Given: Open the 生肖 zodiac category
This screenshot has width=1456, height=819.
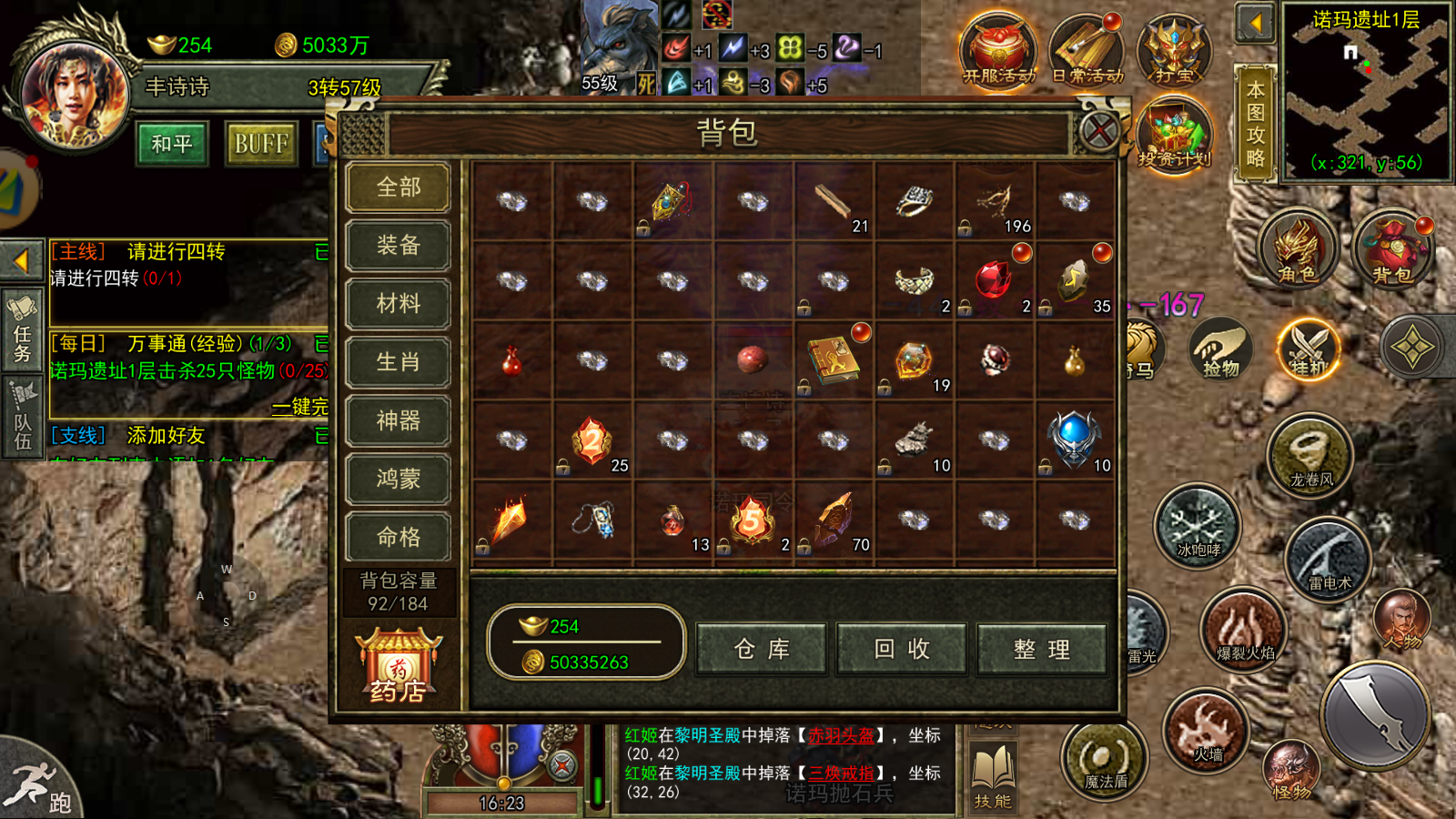Looking at the screenshot, I should point(399,362).
